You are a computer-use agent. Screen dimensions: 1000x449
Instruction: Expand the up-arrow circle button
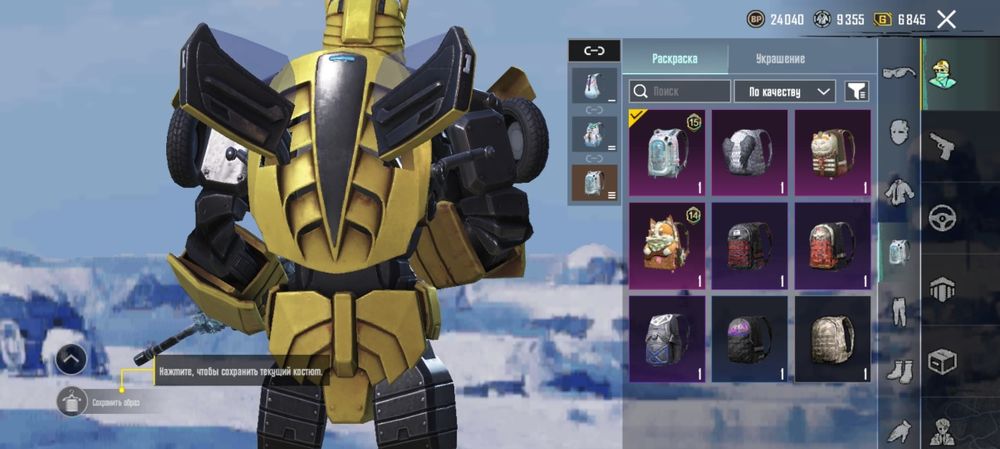click(x=70, y=358)
